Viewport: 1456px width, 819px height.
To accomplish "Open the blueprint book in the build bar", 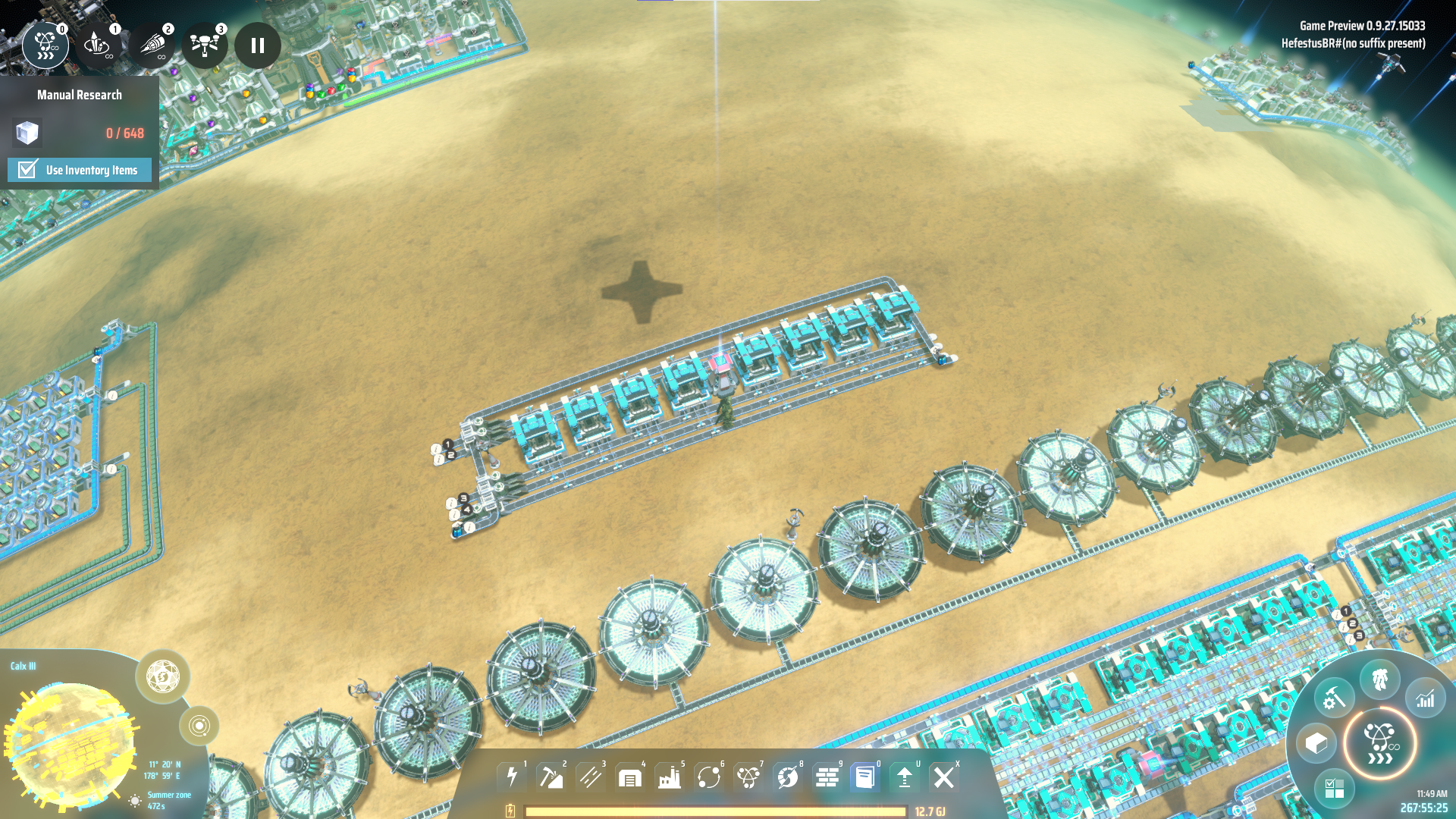I will (x=865, y=777).
